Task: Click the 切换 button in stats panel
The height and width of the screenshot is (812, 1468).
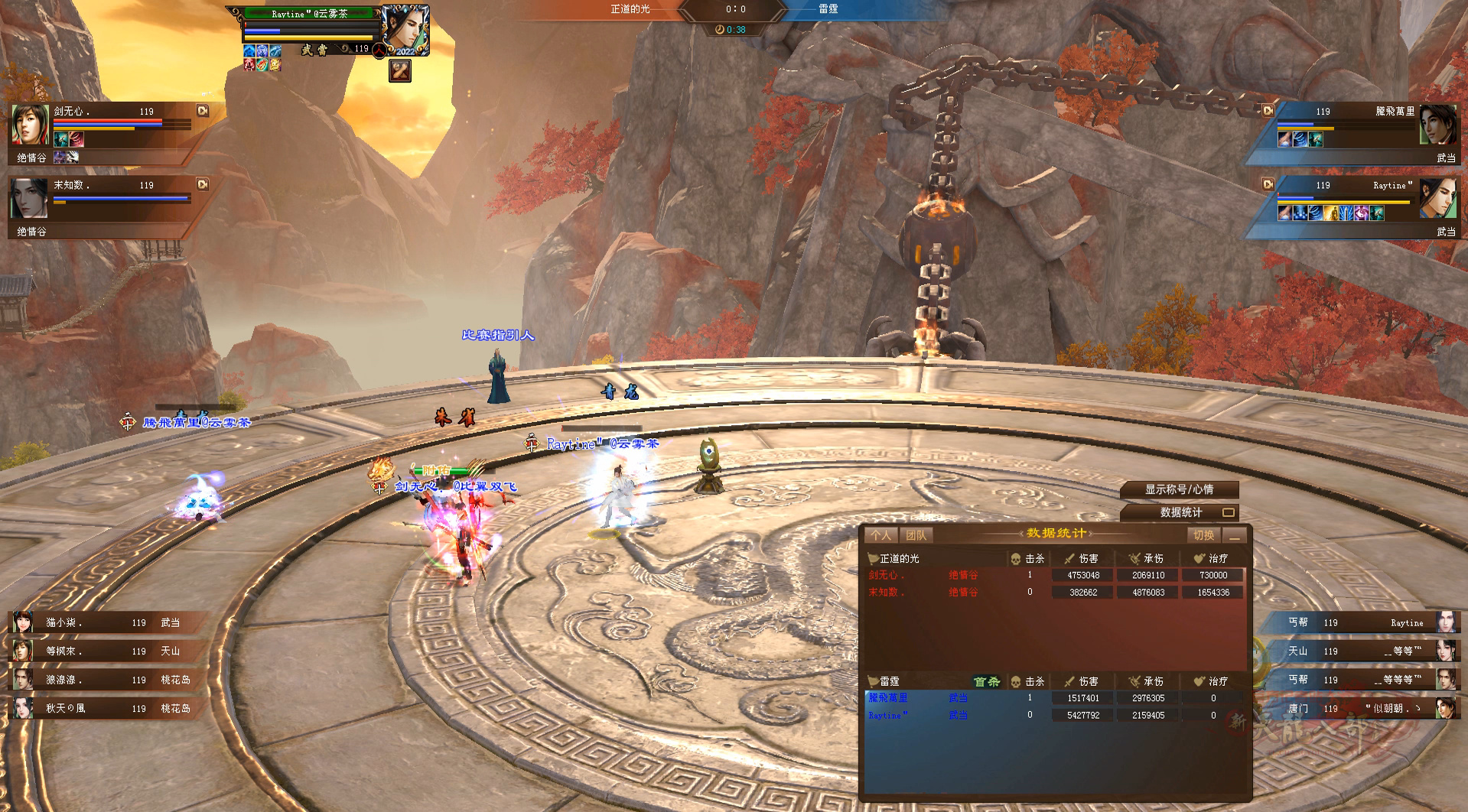Action: click(x=1203, y=535)
